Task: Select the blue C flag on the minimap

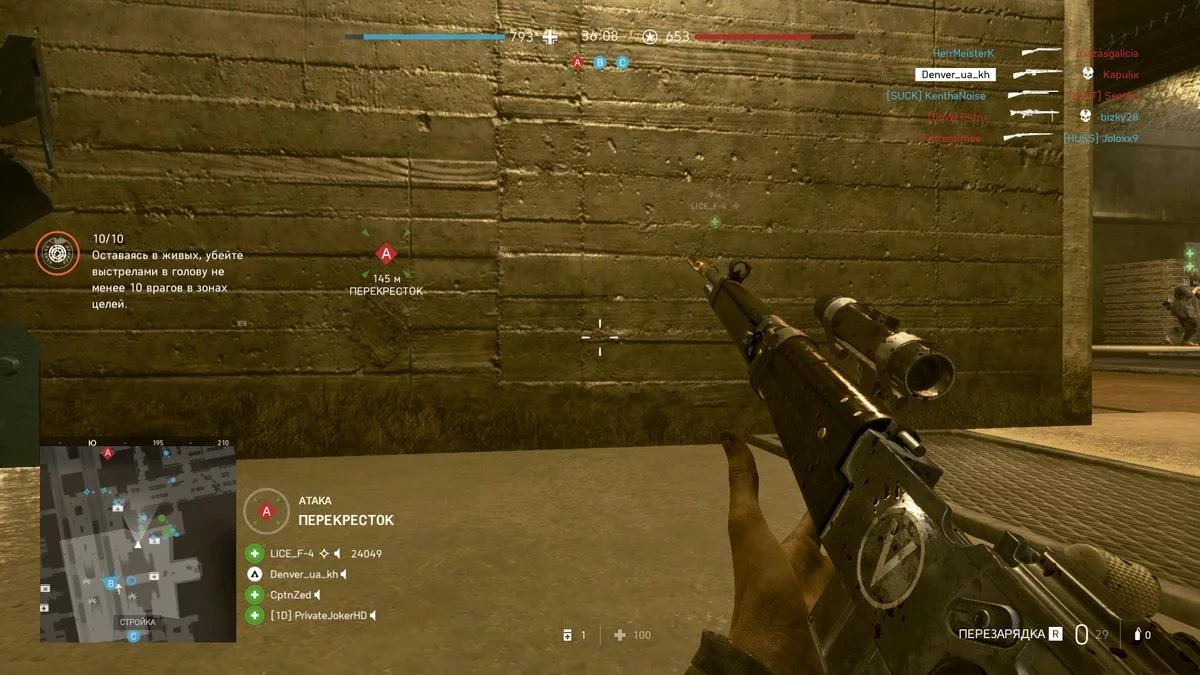Action: pos(133,636)
